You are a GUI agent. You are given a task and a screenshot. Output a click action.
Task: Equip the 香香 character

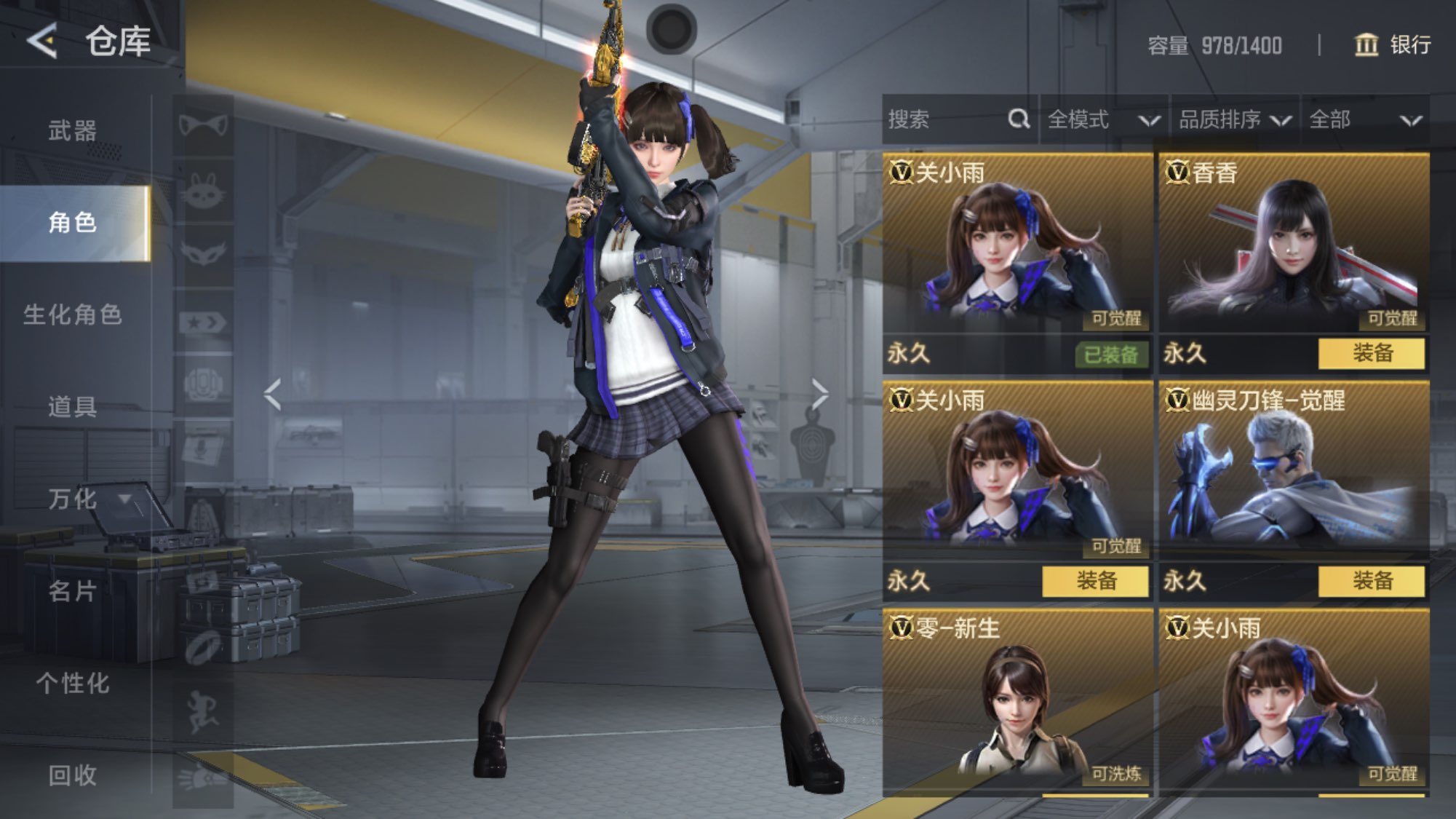click(x=1372, y=354)
